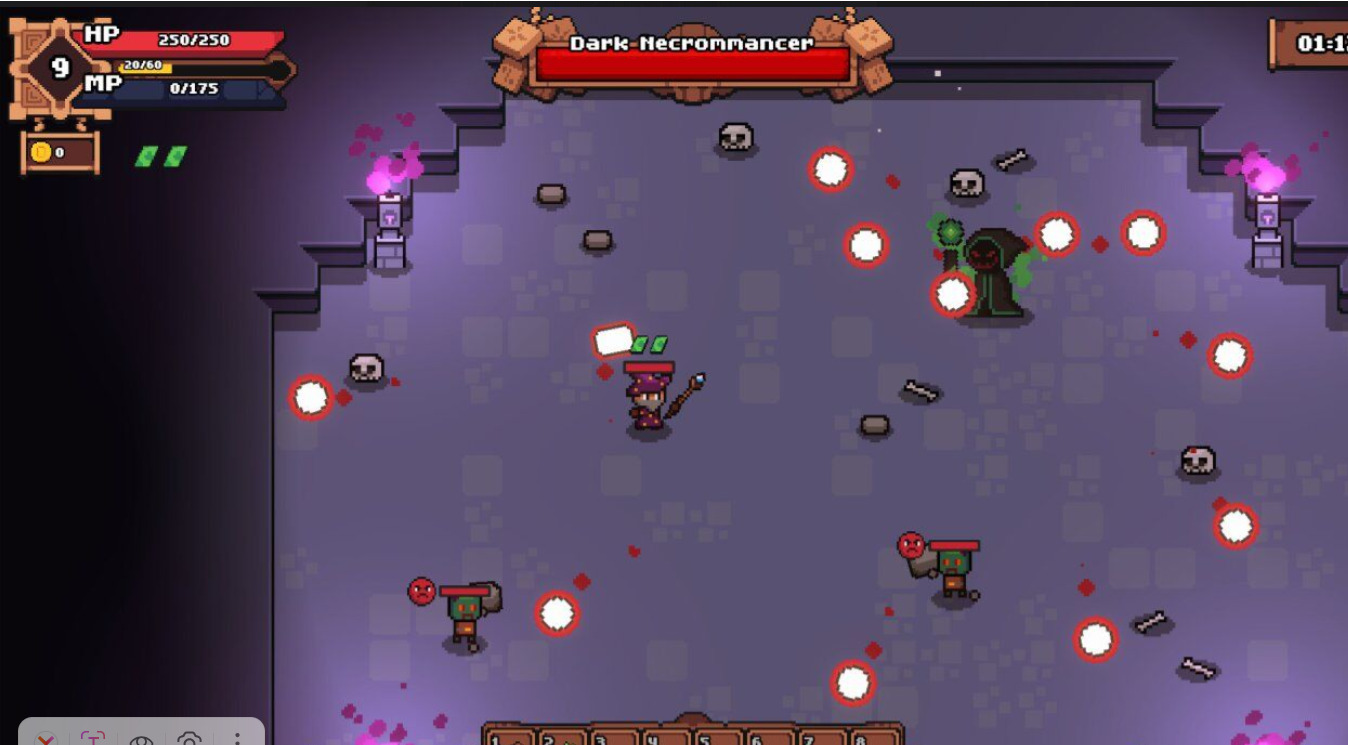Open the overlay's three-dot more options

237,739
